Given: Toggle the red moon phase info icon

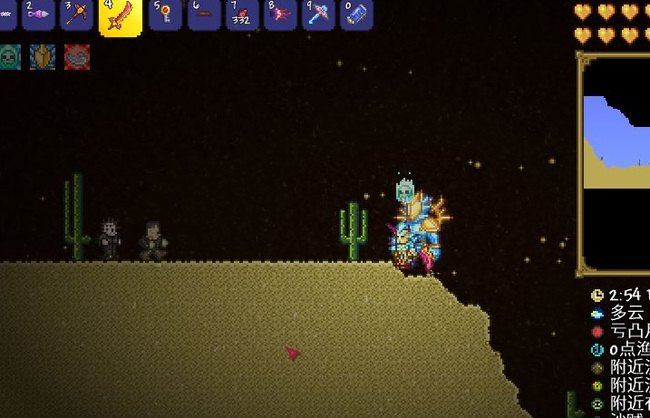Looking at the screenshot, I should pyautogui.click(x=597, y=331).
